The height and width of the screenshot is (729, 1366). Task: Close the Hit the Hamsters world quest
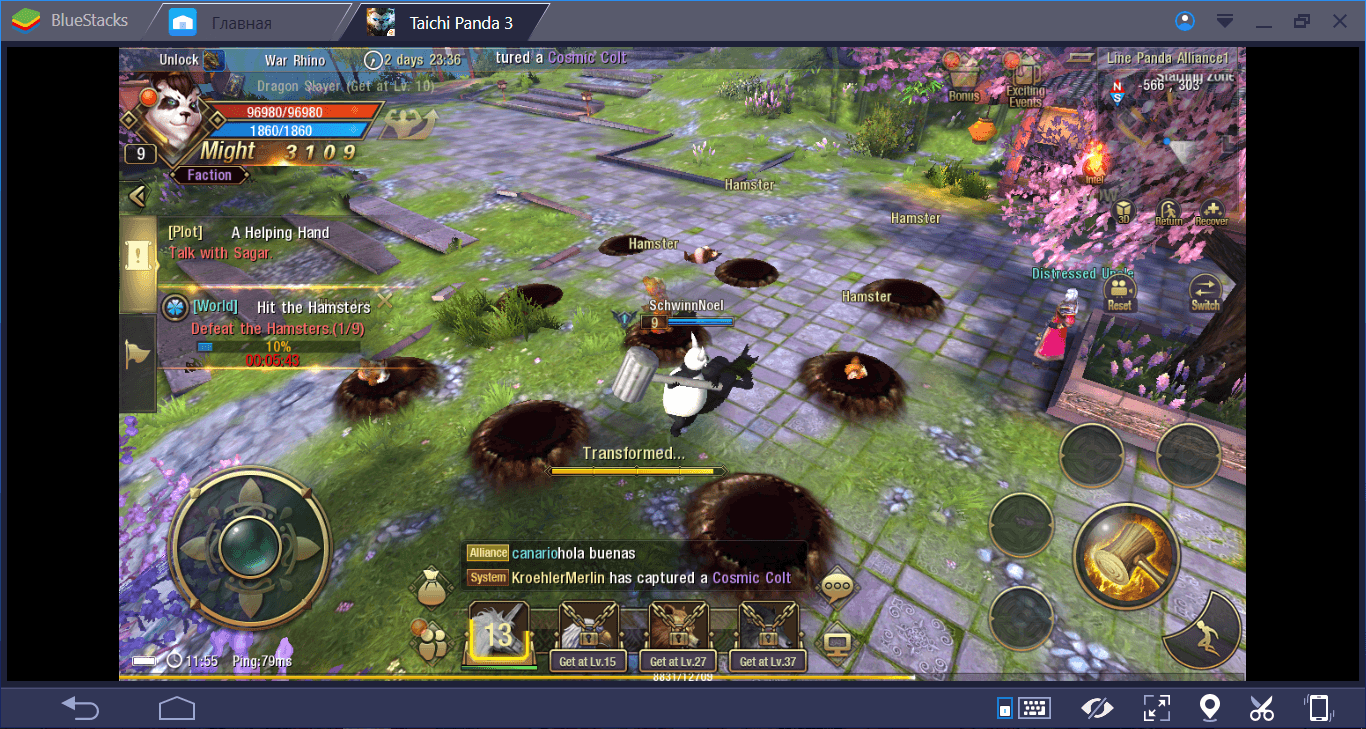click(385, 299)
